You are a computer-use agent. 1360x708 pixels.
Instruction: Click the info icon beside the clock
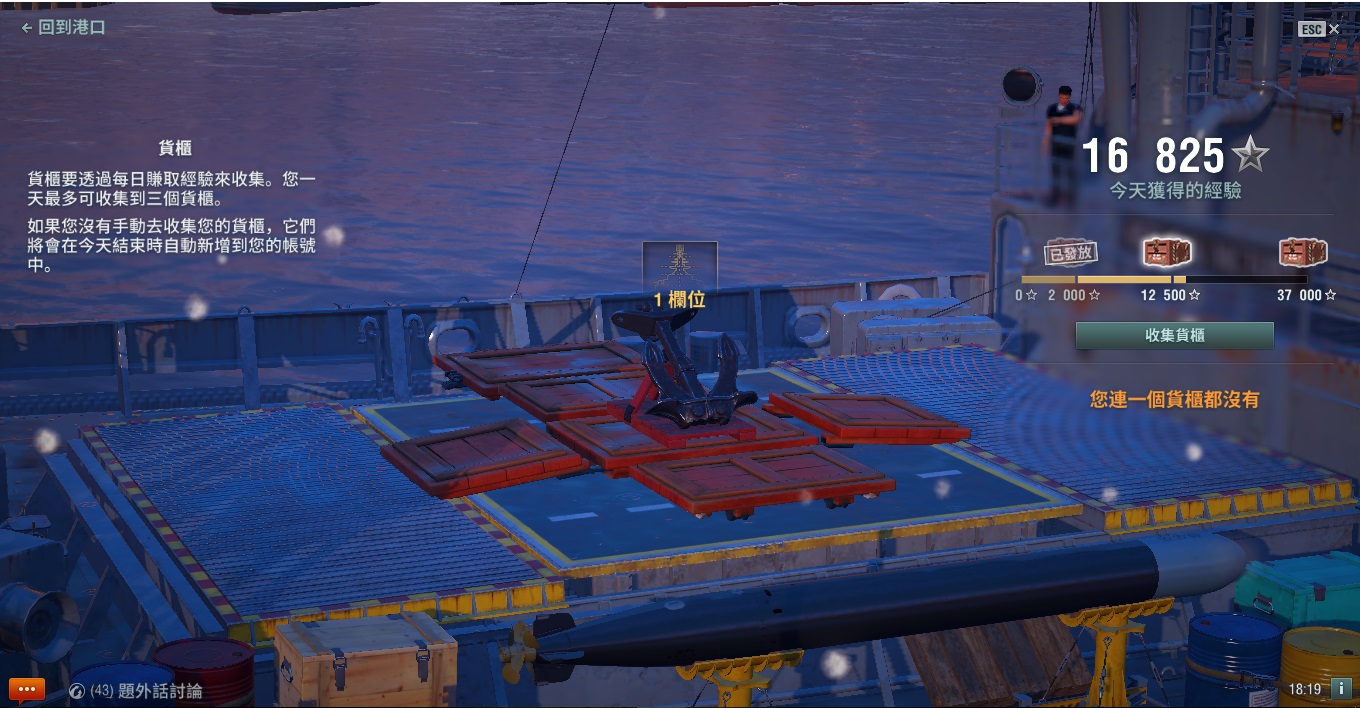tap(1341, 688)
